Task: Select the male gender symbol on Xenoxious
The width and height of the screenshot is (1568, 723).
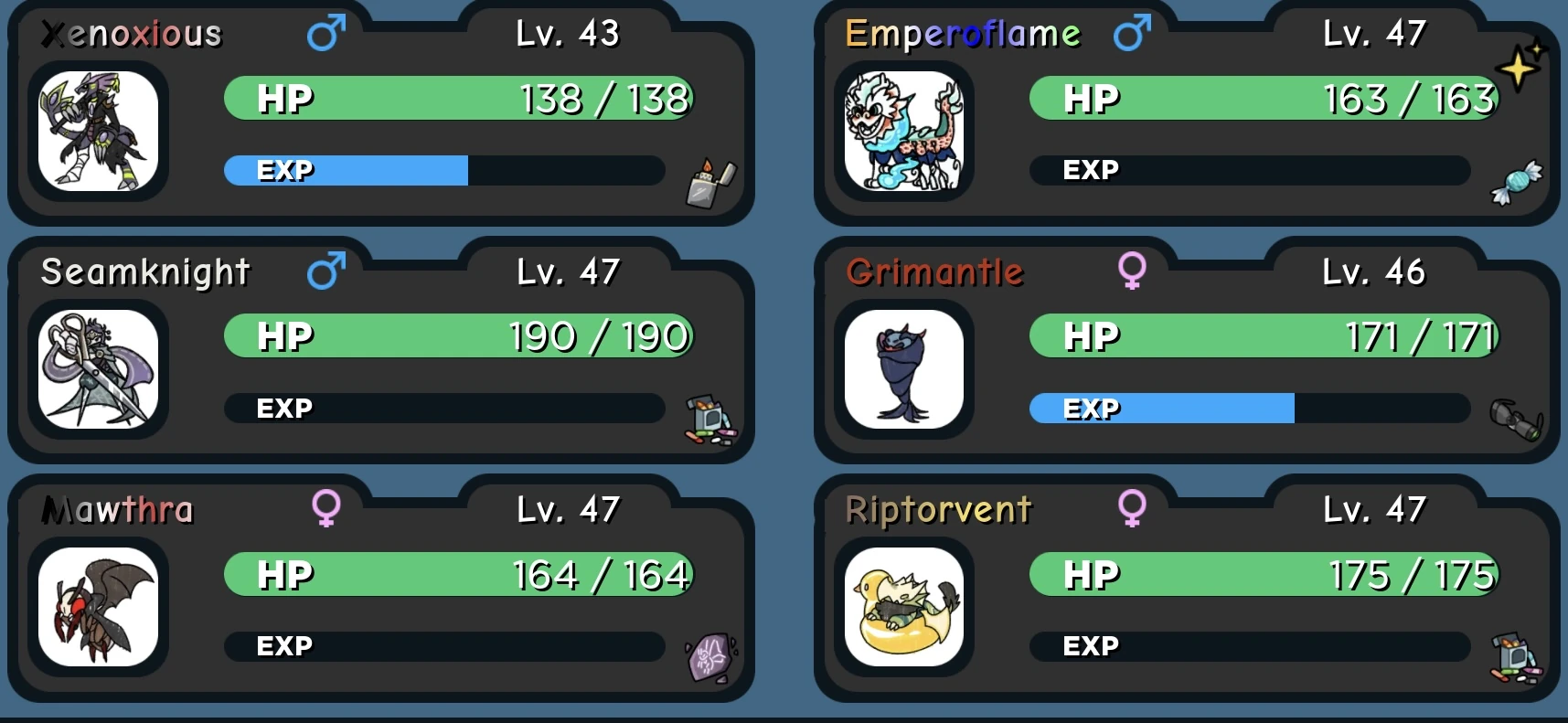Action: coord(326,31)
